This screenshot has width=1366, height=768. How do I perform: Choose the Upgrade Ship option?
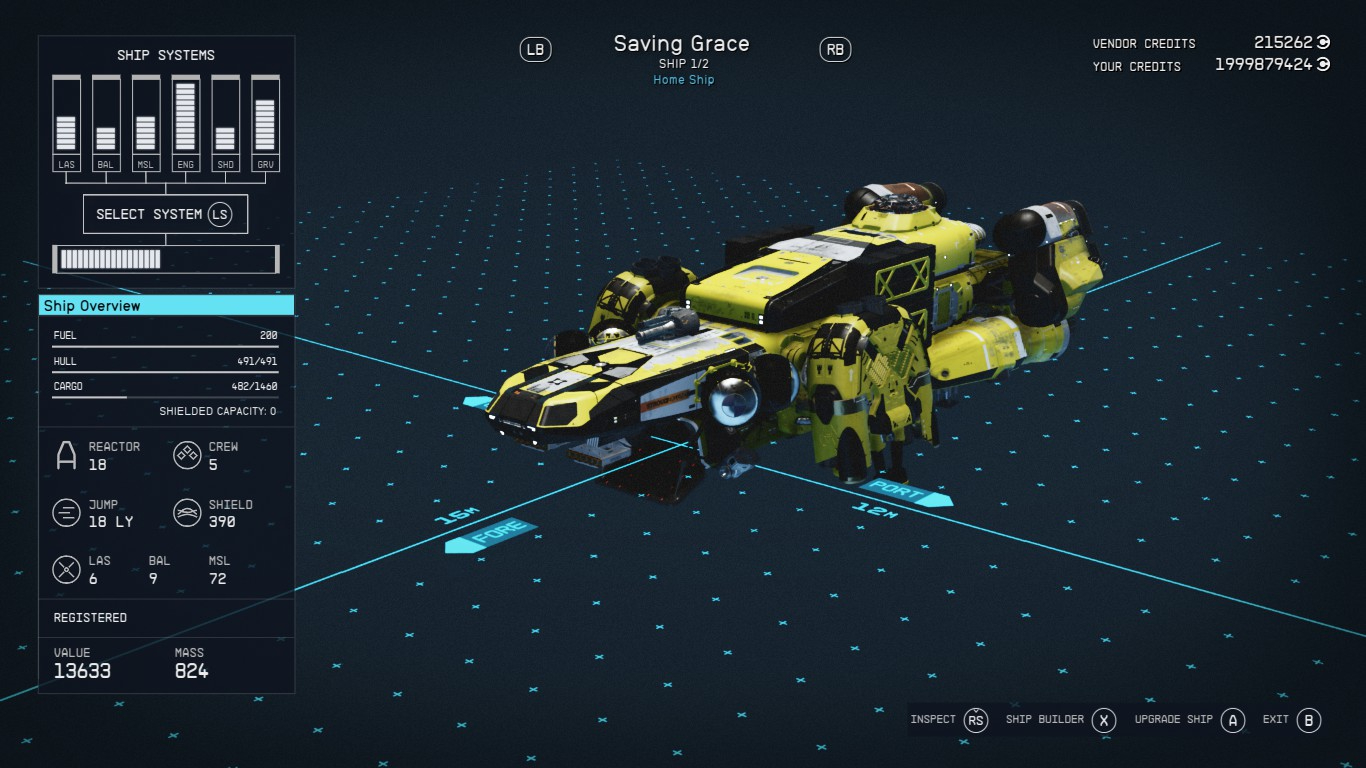[1189, 720]
